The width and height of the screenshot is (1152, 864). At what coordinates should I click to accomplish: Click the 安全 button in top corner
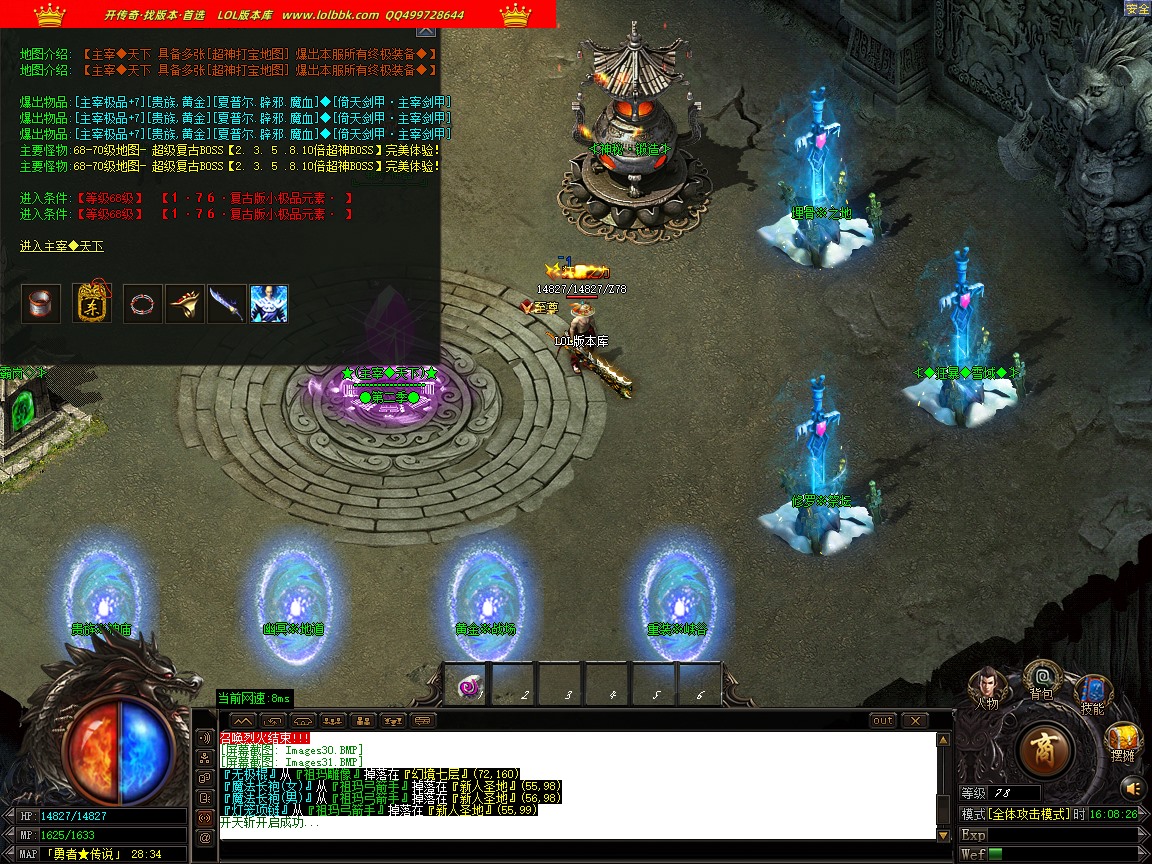[x=1138, y=9]
